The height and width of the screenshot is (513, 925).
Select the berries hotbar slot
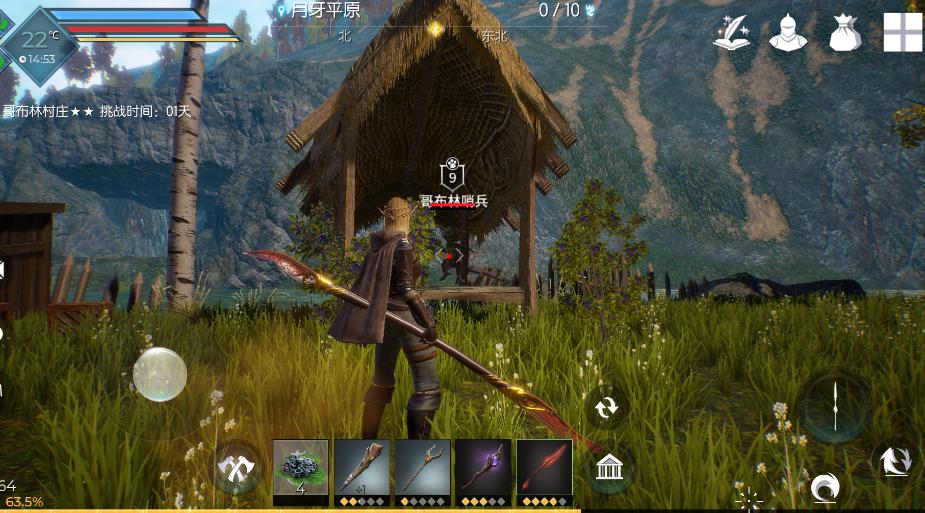click(301, 467)
